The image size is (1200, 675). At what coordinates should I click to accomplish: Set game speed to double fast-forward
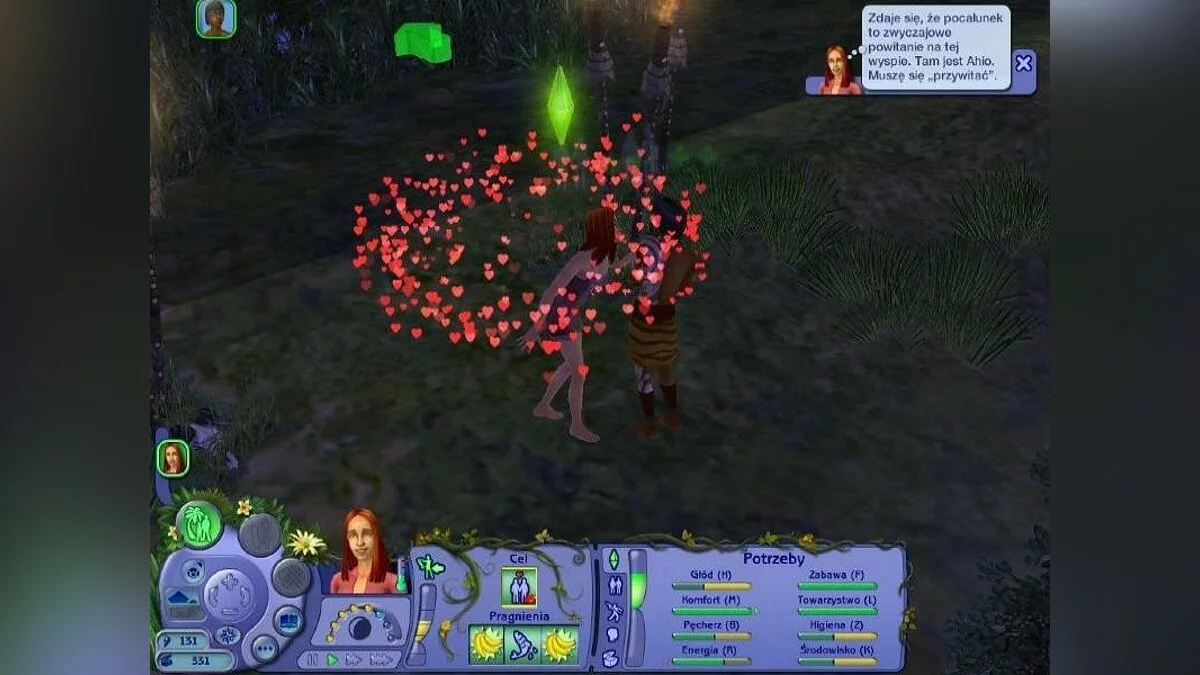354,660
